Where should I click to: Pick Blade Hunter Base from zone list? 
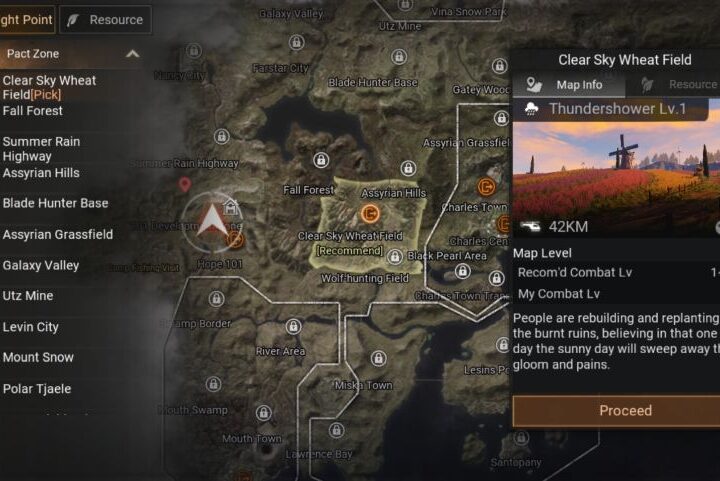(x=55, y=203)
